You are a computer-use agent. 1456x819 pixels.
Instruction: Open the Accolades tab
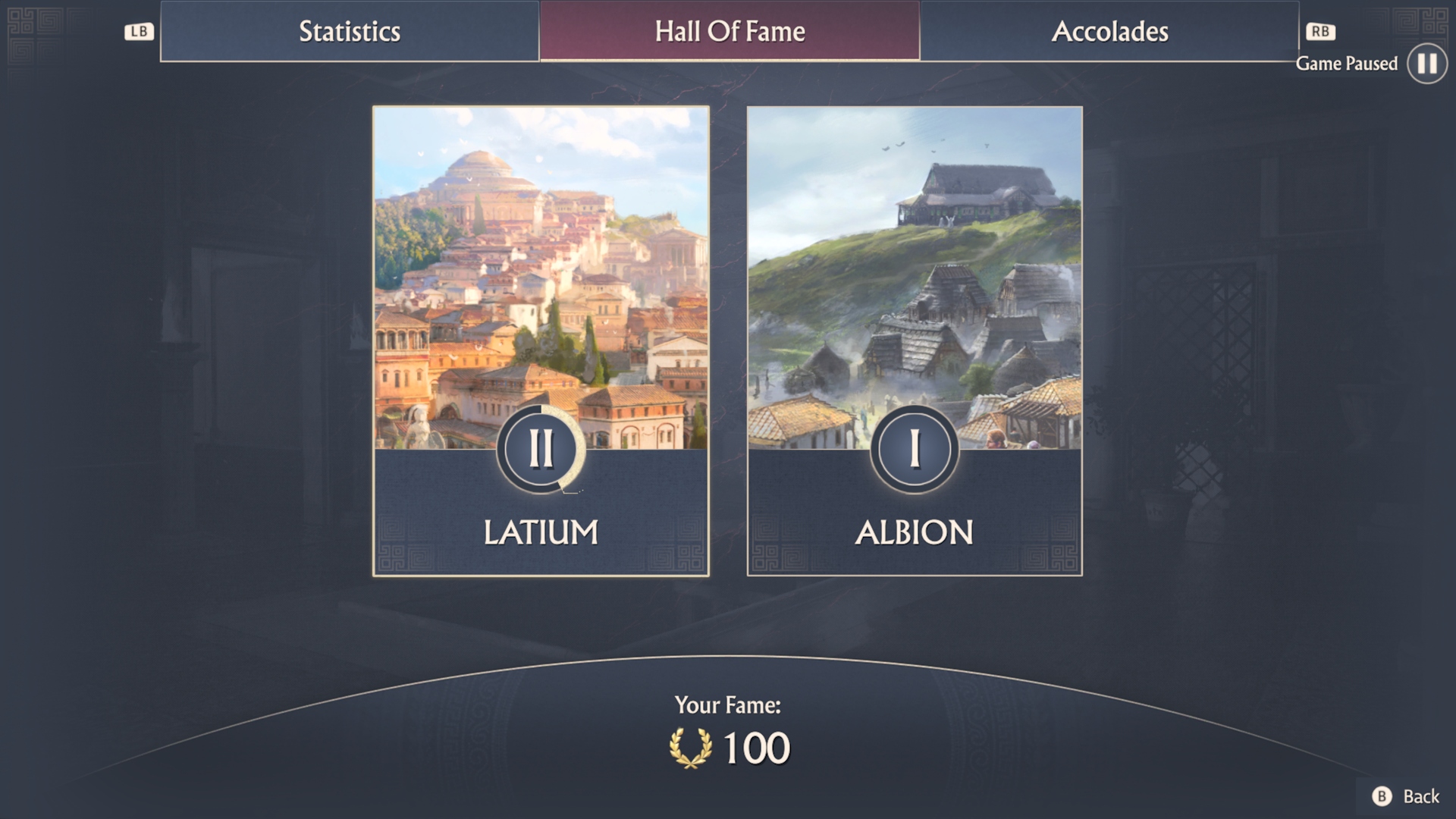tap(1110, 31)
